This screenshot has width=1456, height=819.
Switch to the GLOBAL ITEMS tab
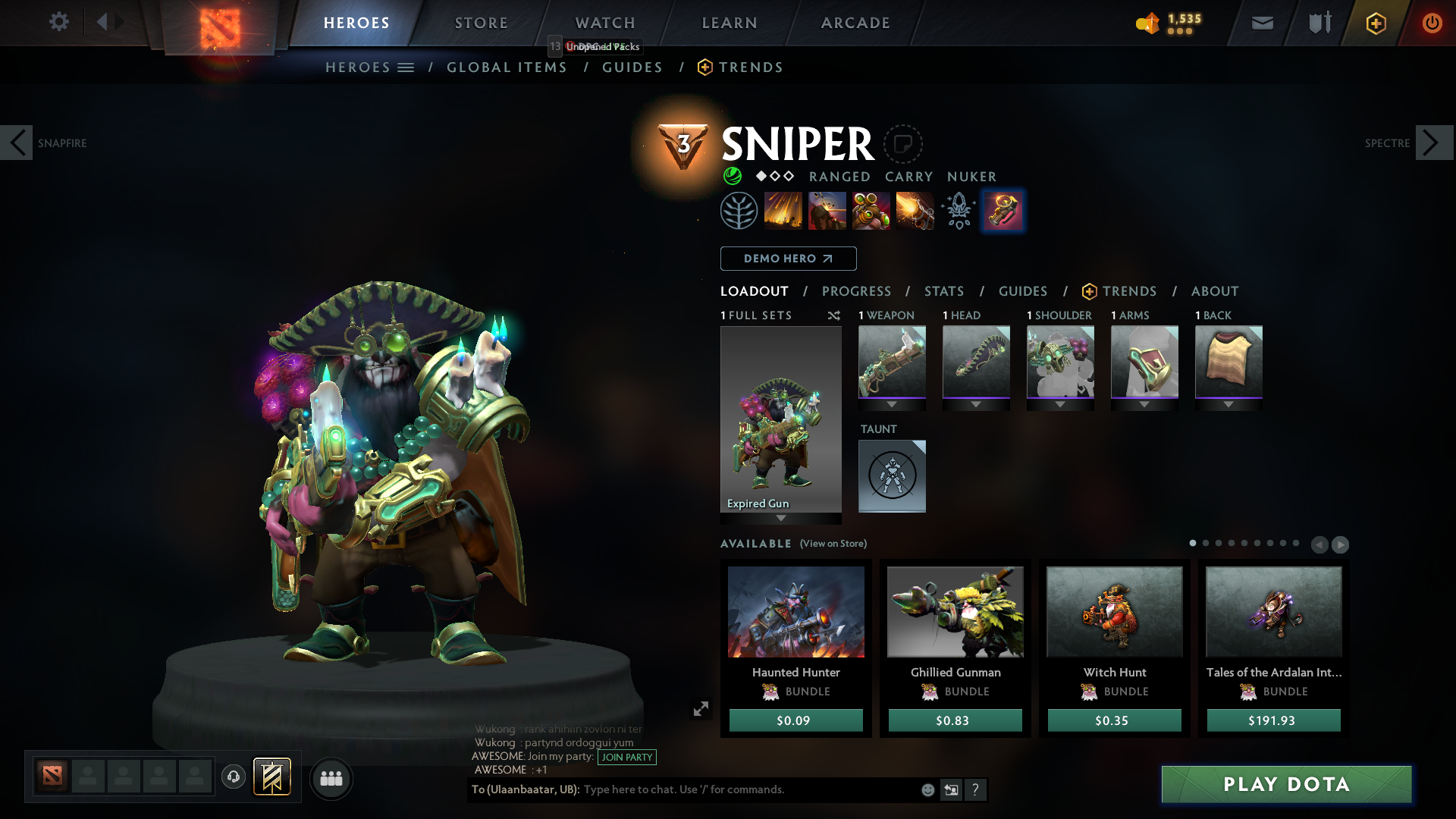pyautogui.click(x=507, y=67)
